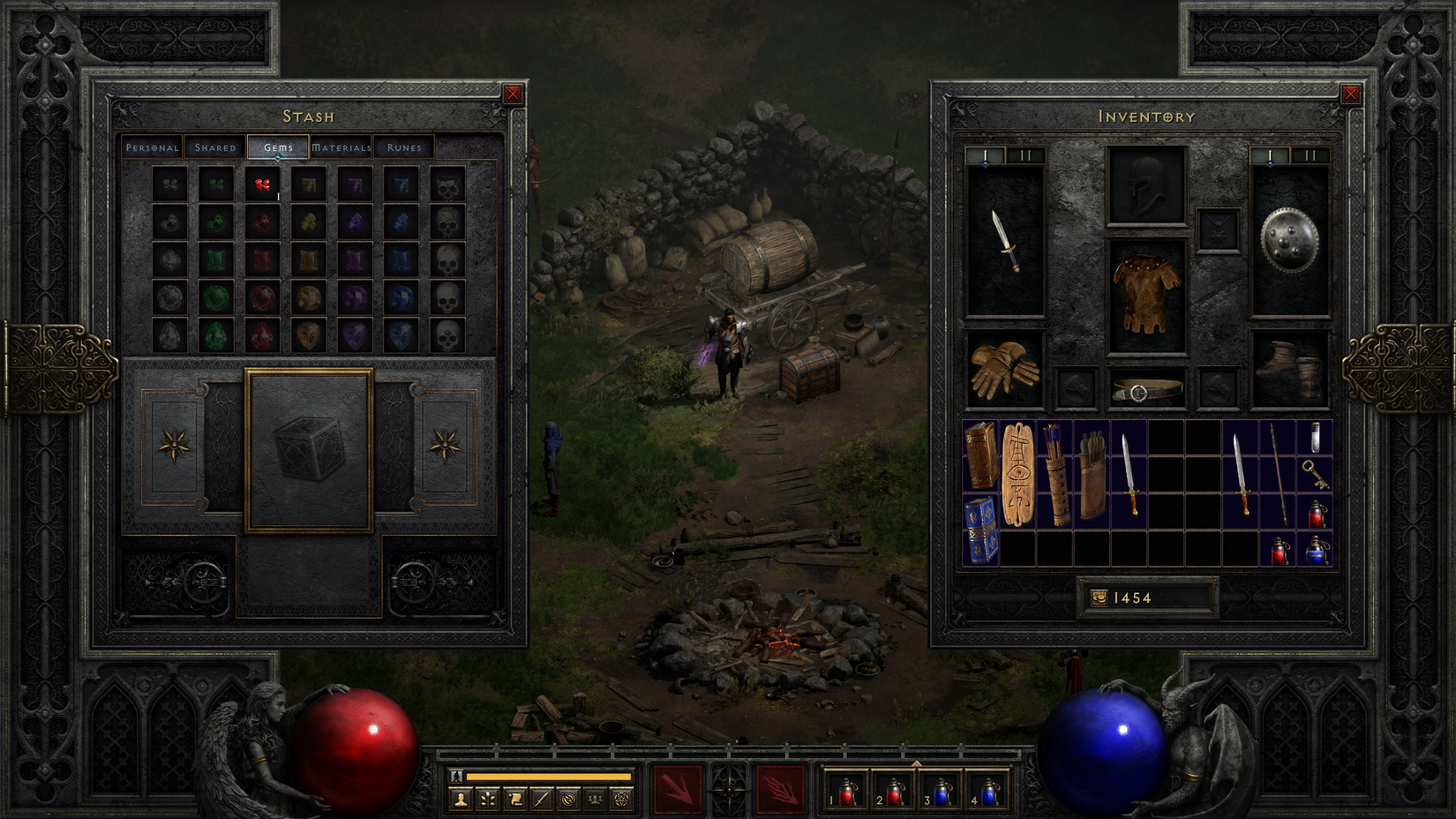
Task: Switch to the Gems stash tab
Action: (277, 147)
